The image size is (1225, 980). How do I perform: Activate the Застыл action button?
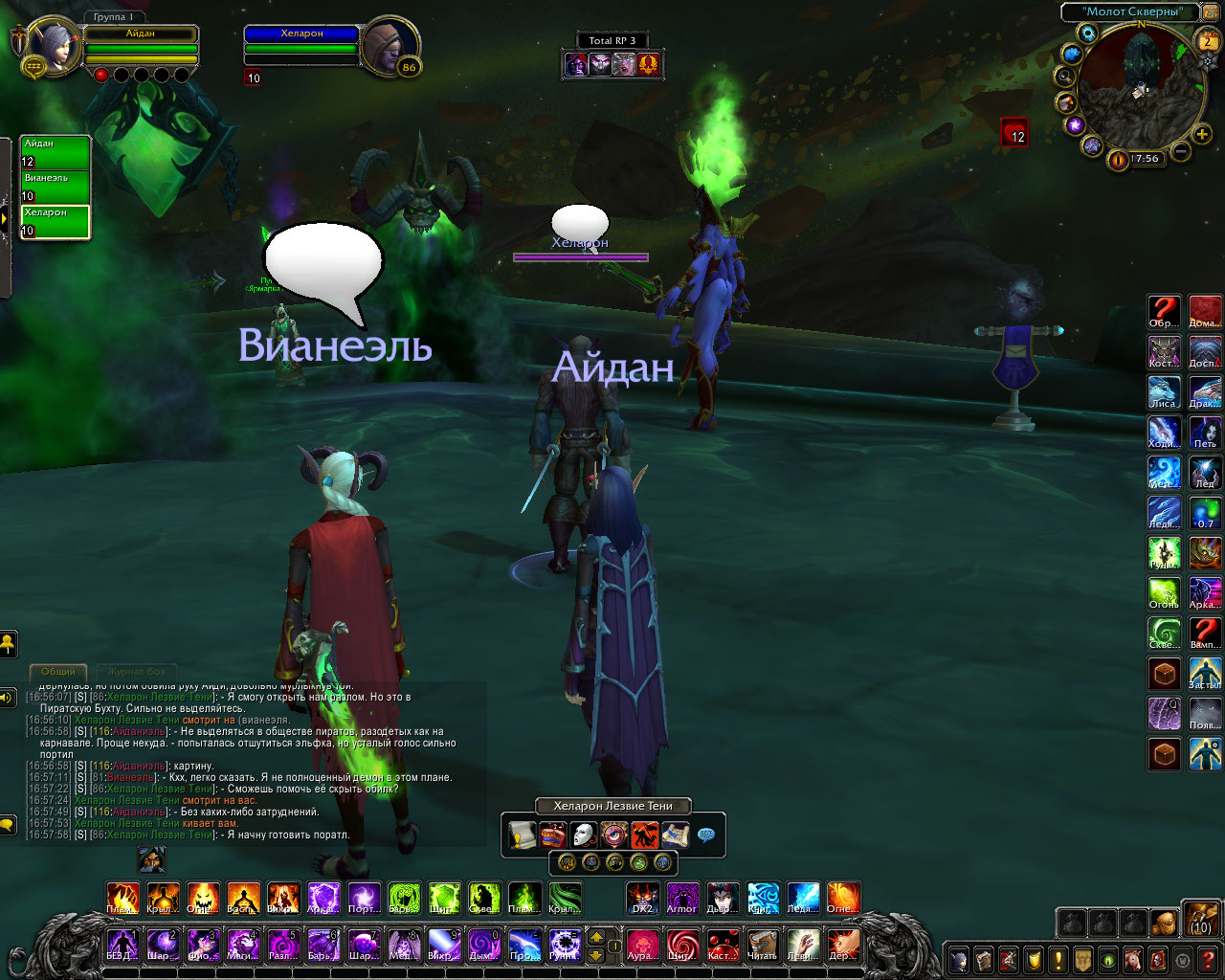(1205, 674)
